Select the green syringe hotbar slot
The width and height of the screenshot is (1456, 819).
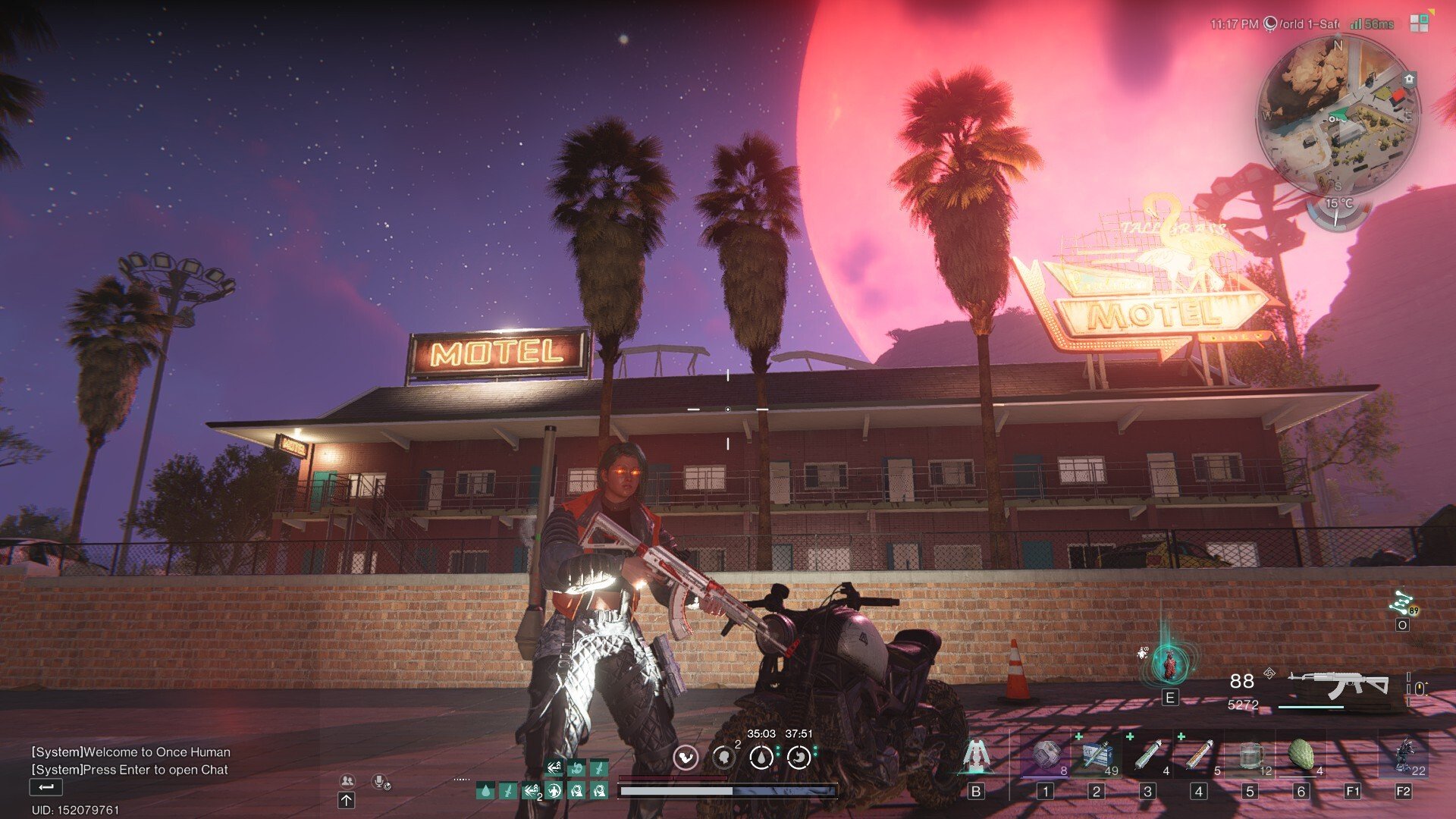[x=1148, y=756]
